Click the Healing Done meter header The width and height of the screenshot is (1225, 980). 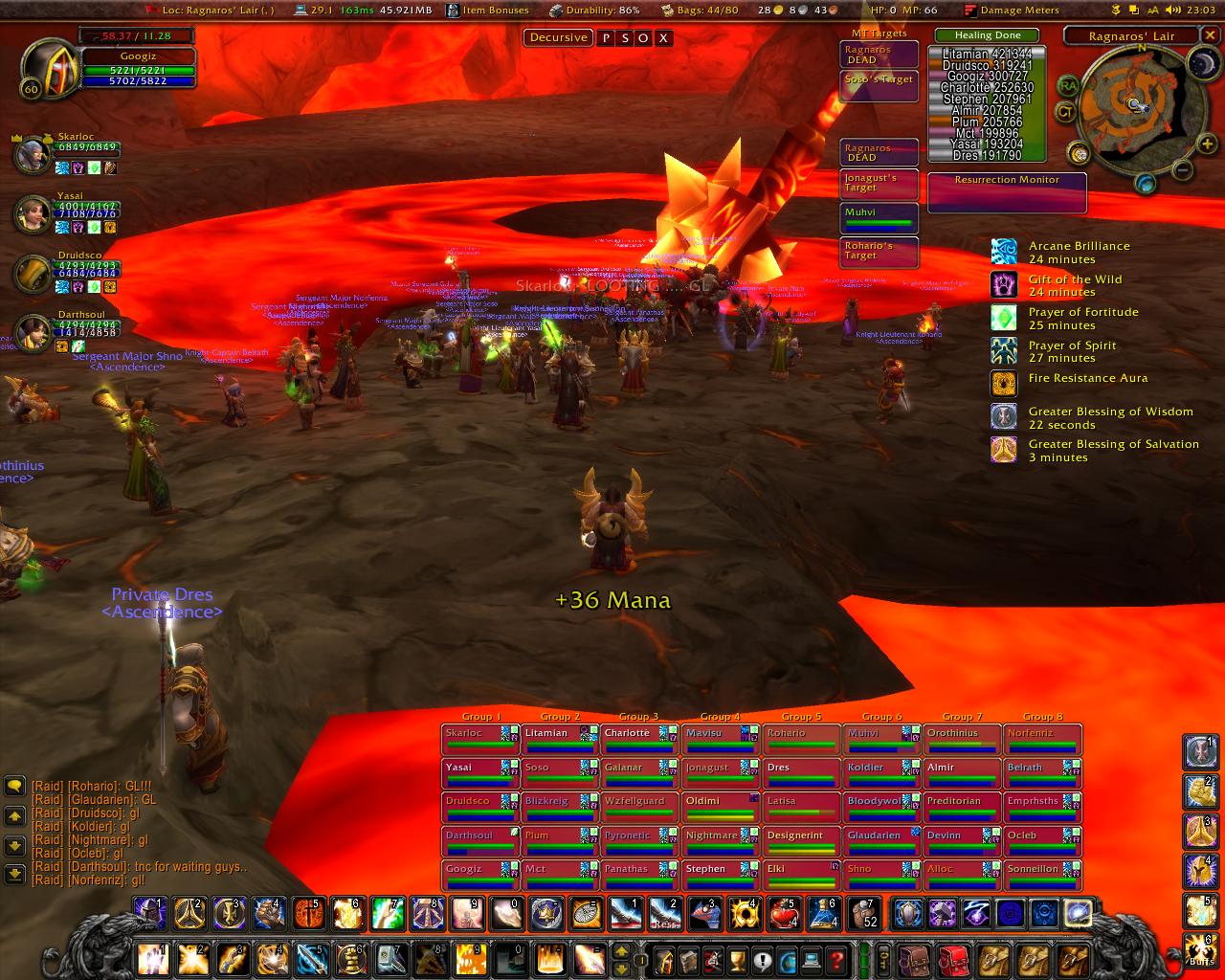(x=988, y=35)
